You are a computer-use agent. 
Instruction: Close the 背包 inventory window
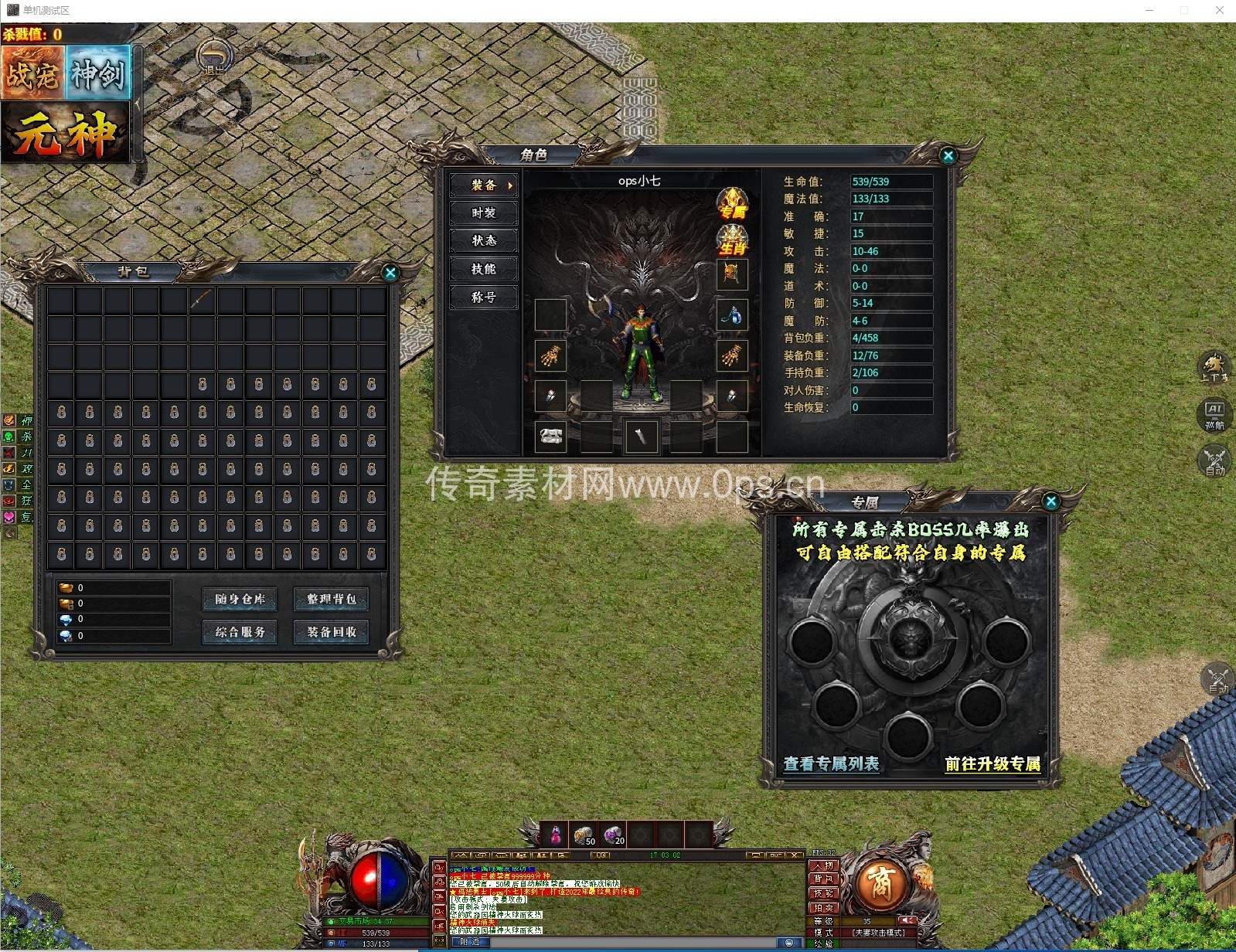click(x=390, y=273)
